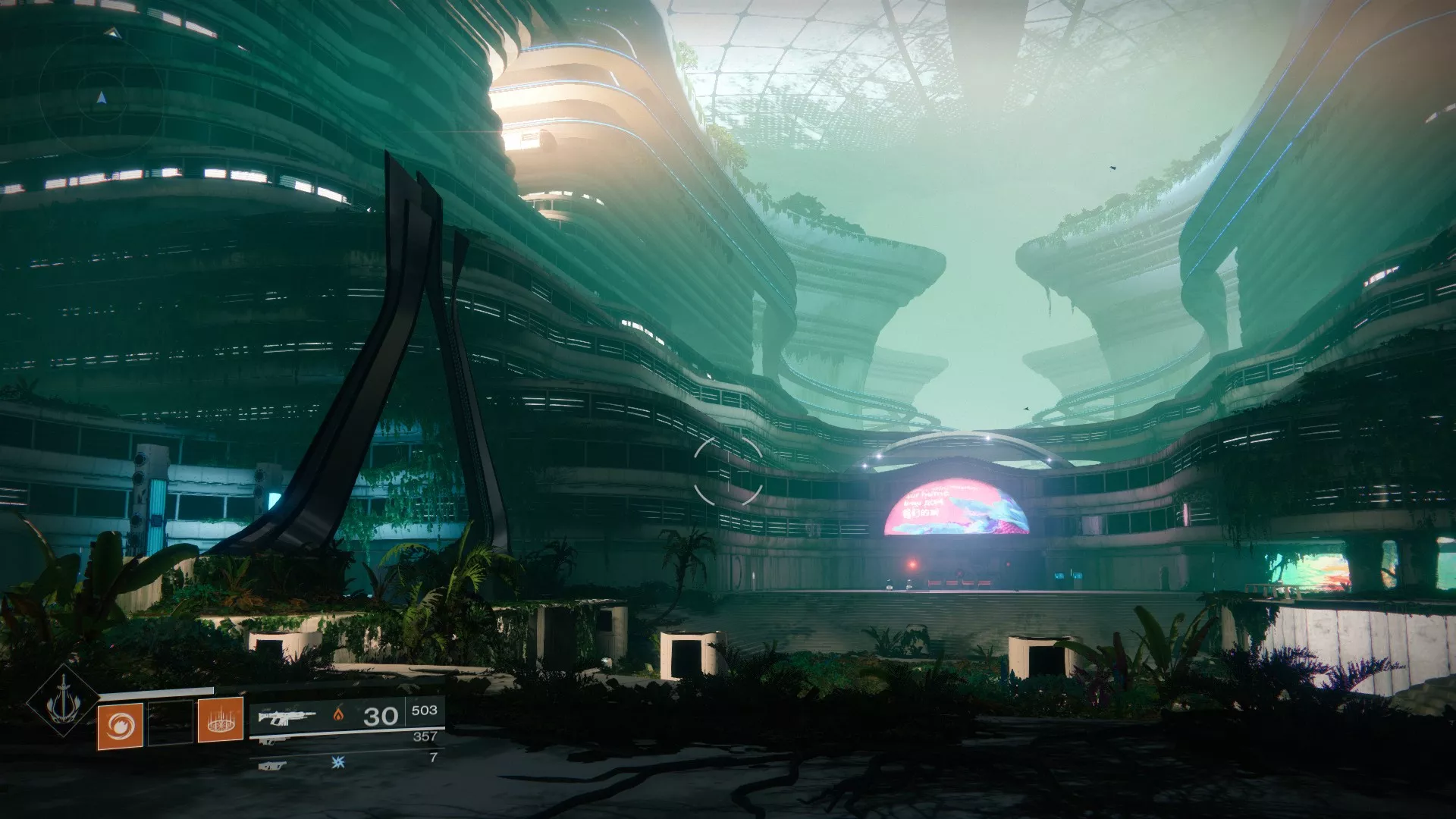Click the figure standing near the stage
This screenshot has height=819, width=1456.
click(x=910, y=584)
